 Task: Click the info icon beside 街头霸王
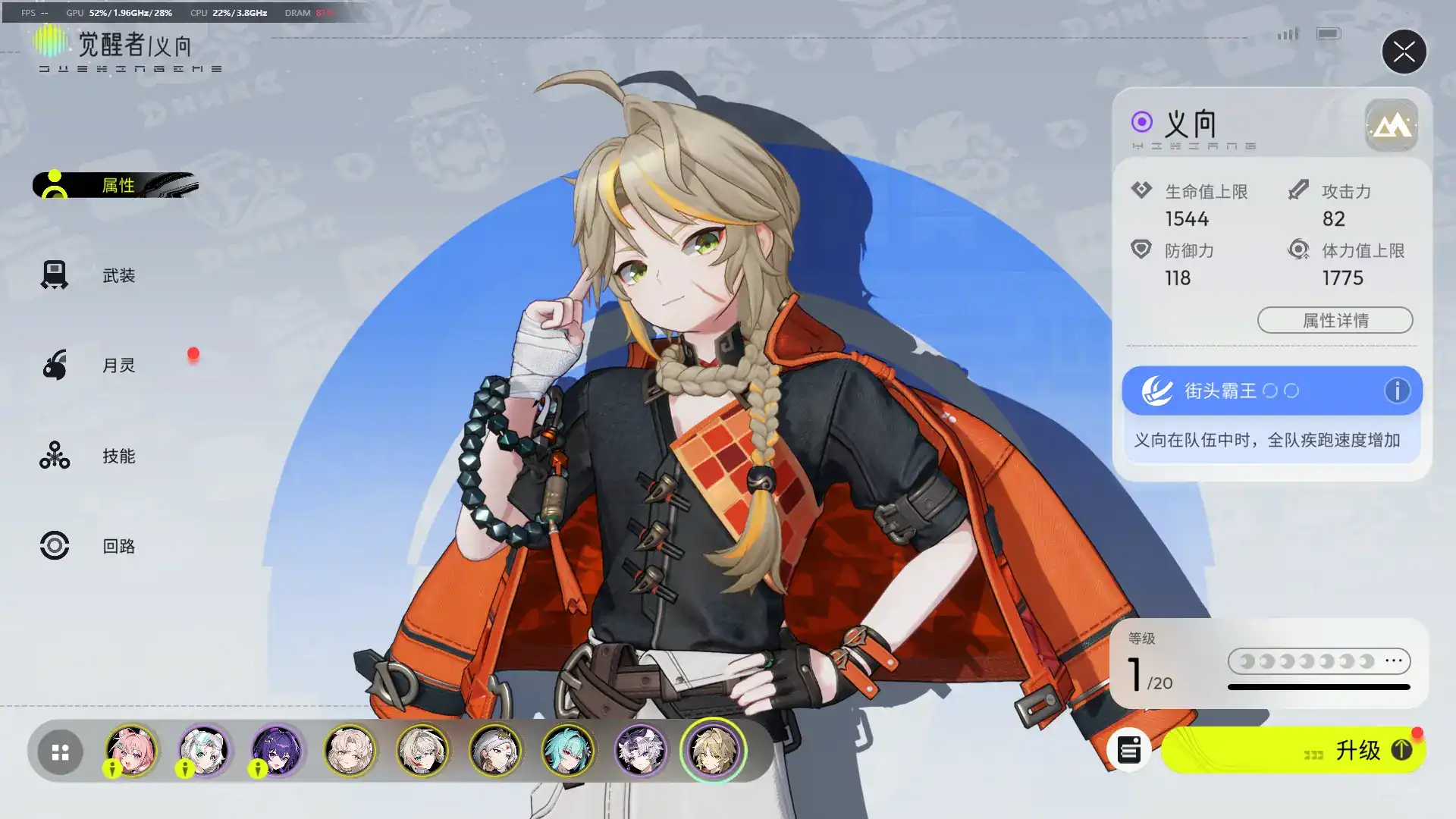click(1397, 391)
